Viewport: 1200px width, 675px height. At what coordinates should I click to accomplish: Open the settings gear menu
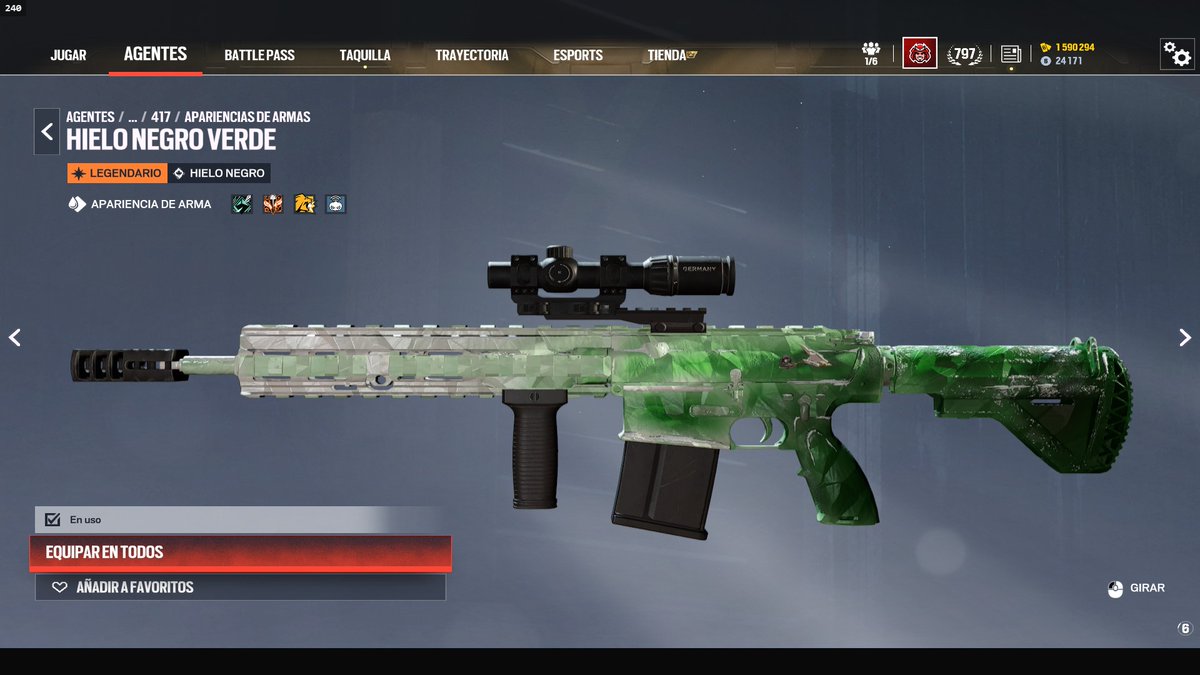pyautogui.click(x=1176, y=54)
